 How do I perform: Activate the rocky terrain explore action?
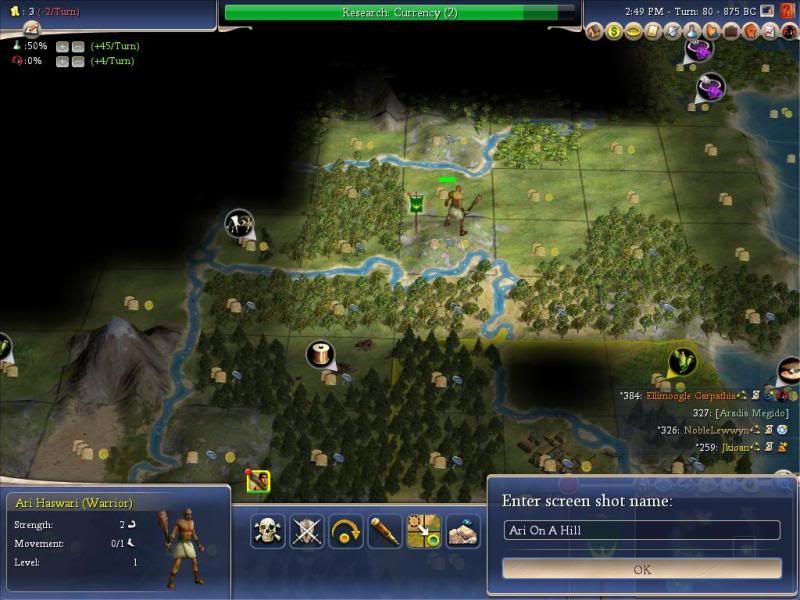(463, 530)
